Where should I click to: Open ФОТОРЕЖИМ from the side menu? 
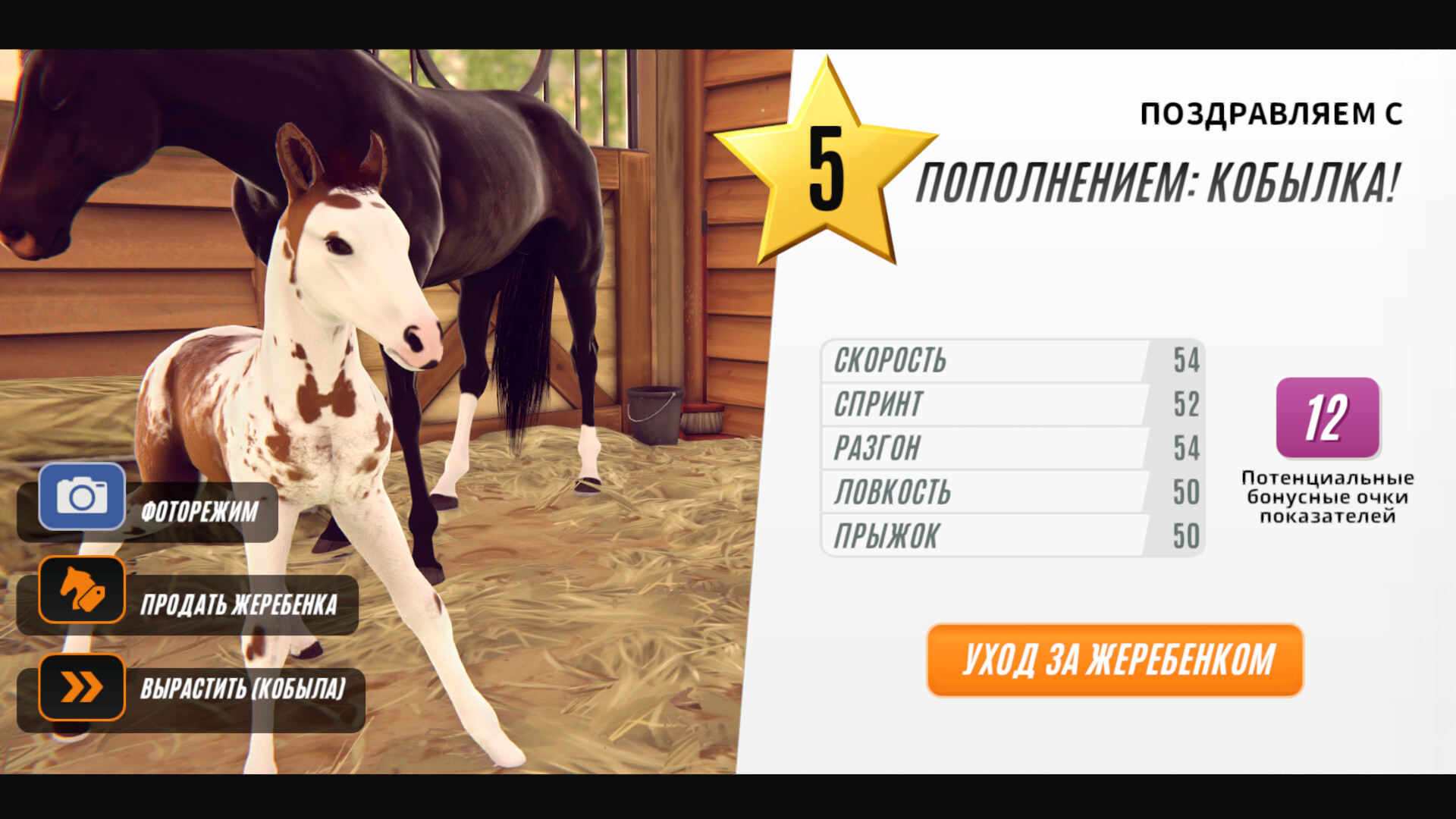click(x=199, y=510)
